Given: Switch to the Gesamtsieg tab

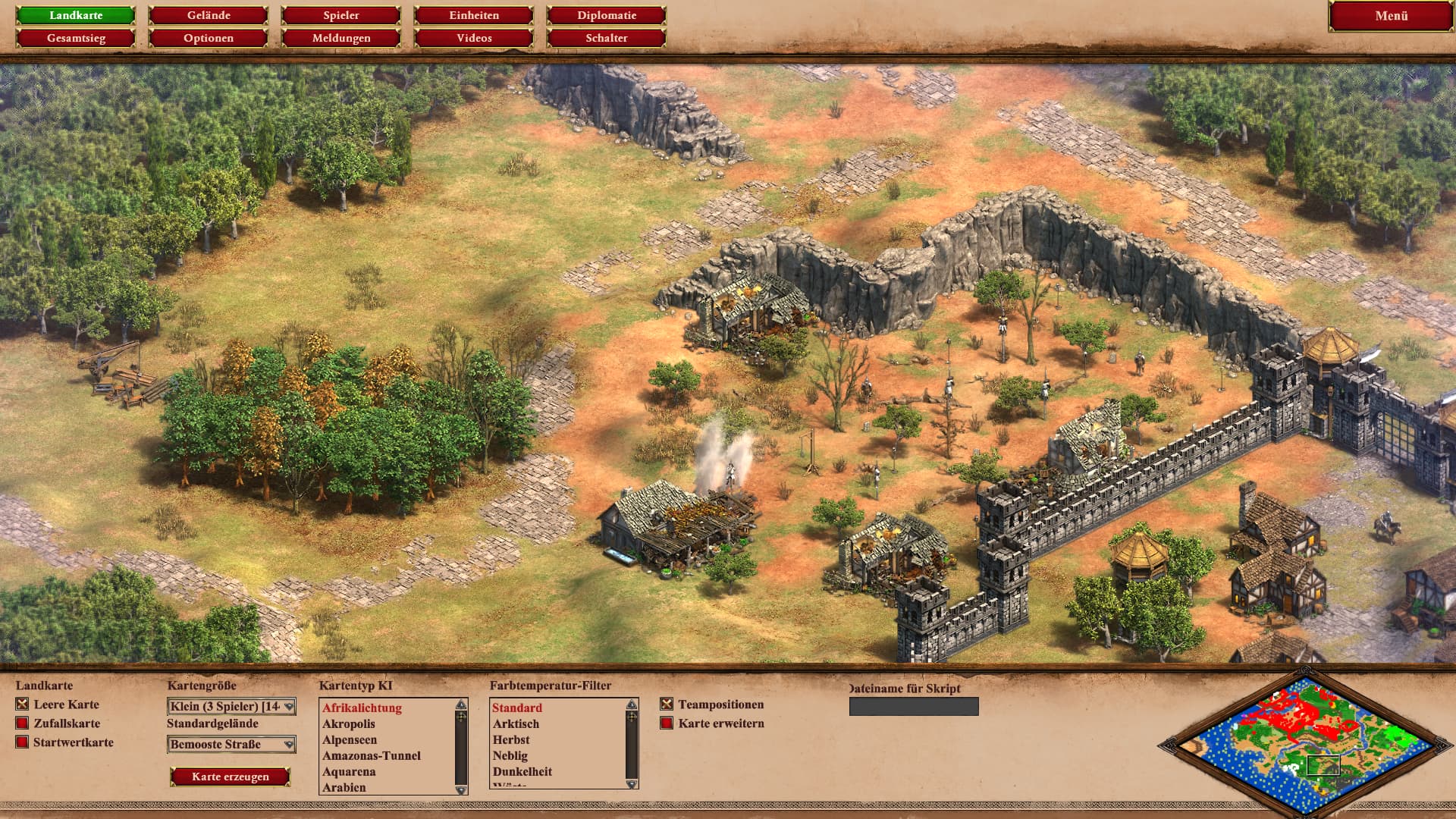Looking at the screenshot, I should (x=76, y=38).
